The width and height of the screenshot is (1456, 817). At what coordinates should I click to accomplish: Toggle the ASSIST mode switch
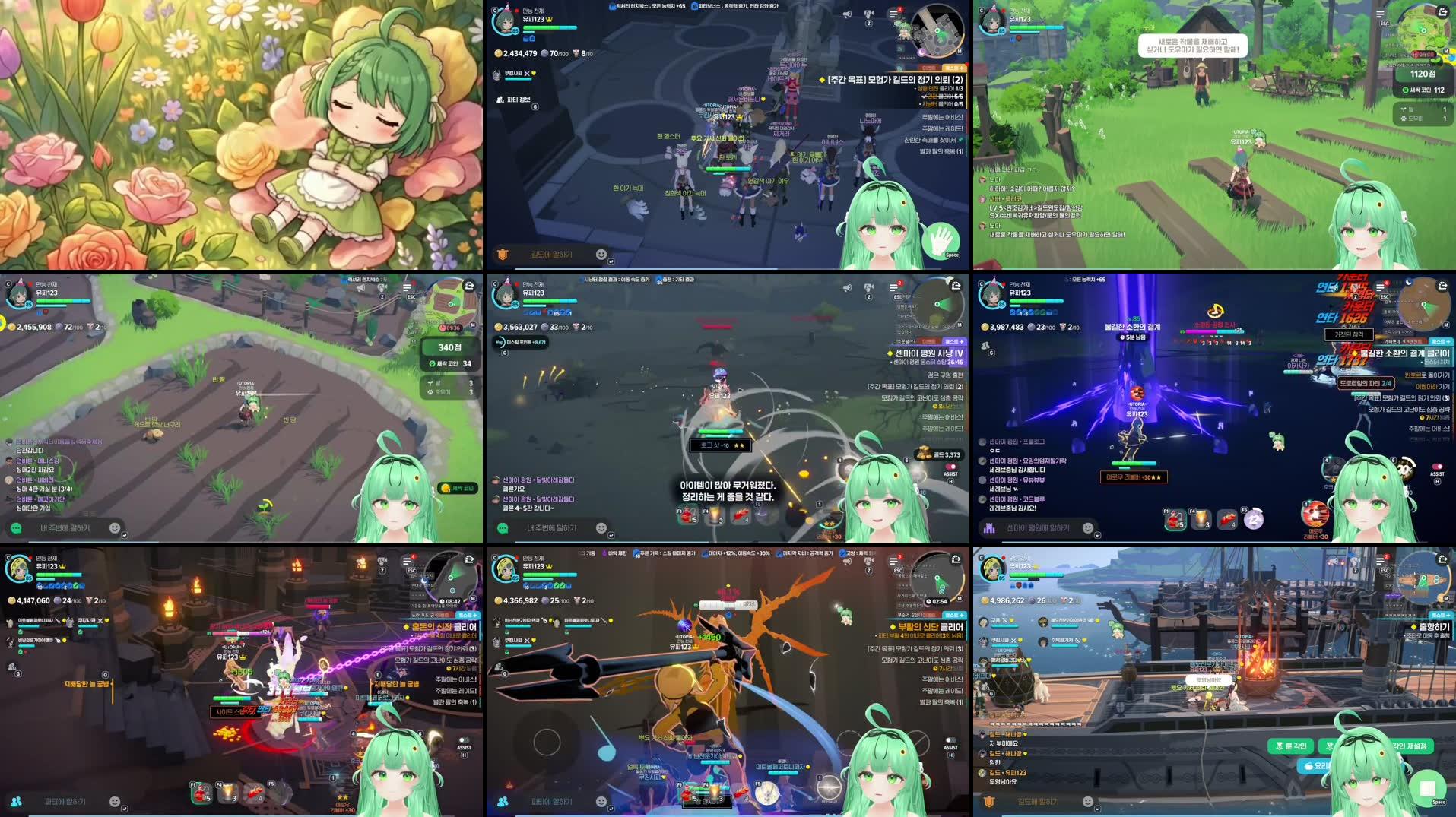coord(952,467)
